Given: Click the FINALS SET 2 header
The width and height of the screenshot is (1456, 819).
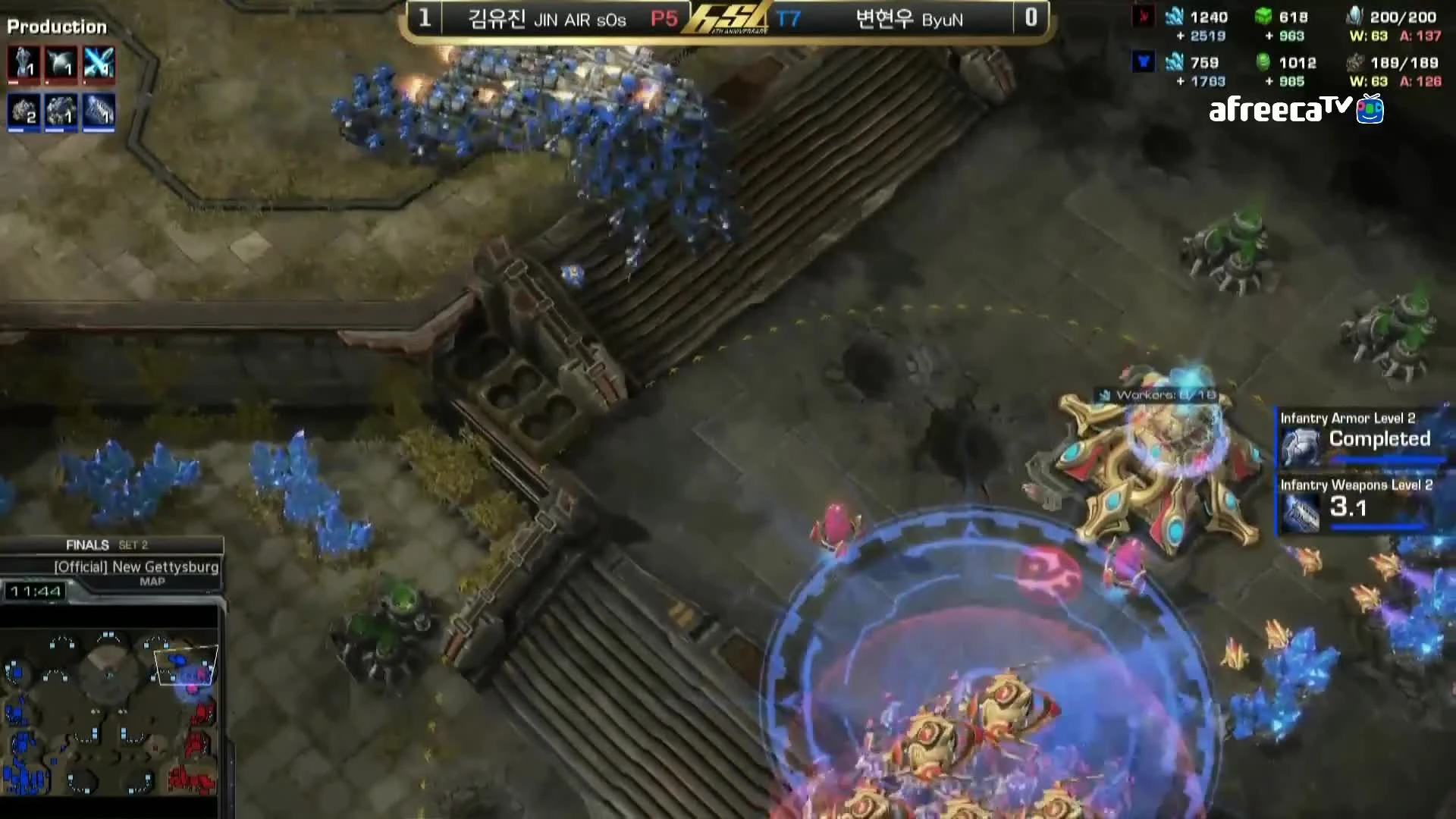Looking at the screenshot, I should [106, 544].
